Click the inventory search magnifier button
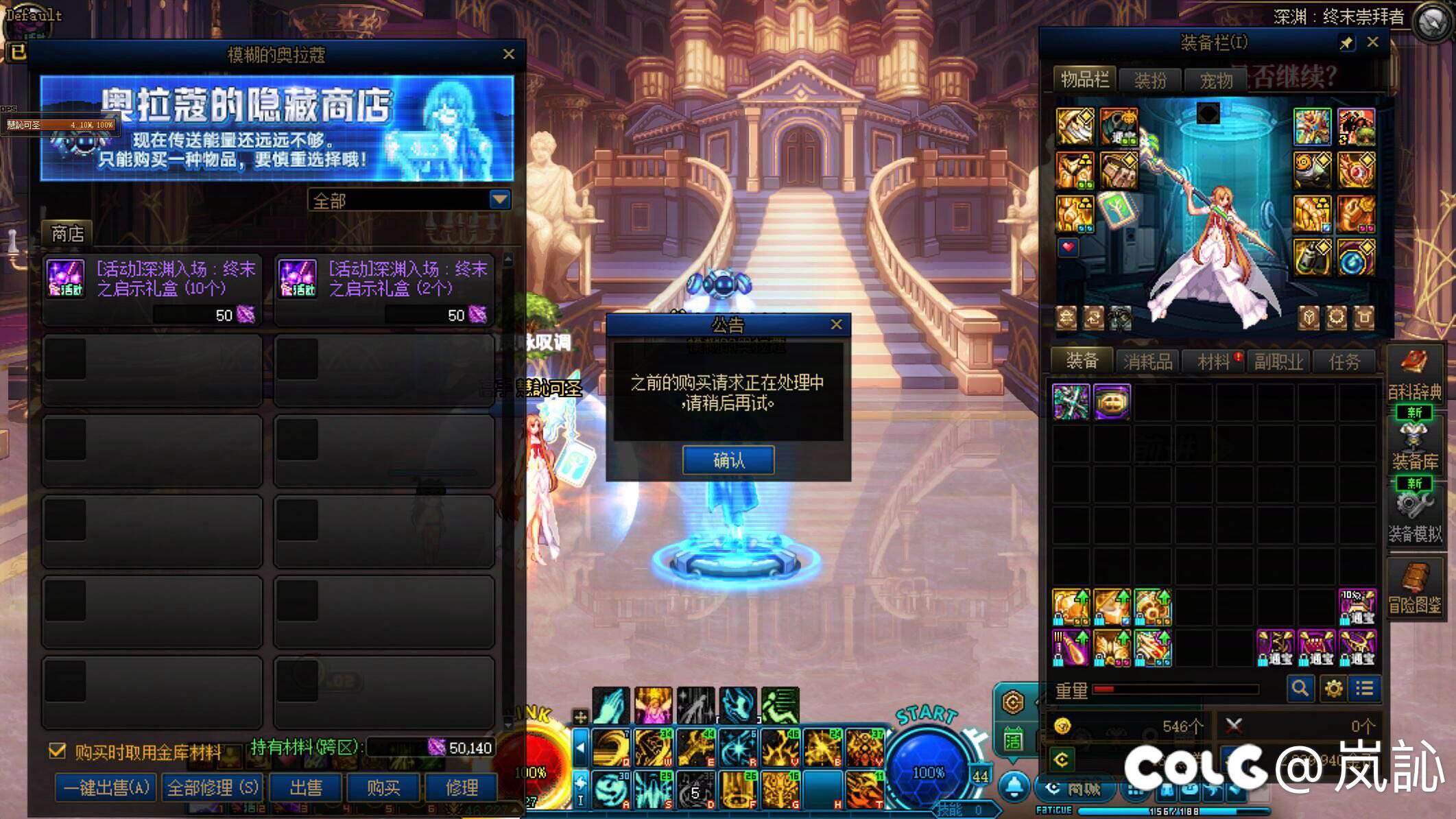Screen dimensions: 1456x819 point(1300,688)
